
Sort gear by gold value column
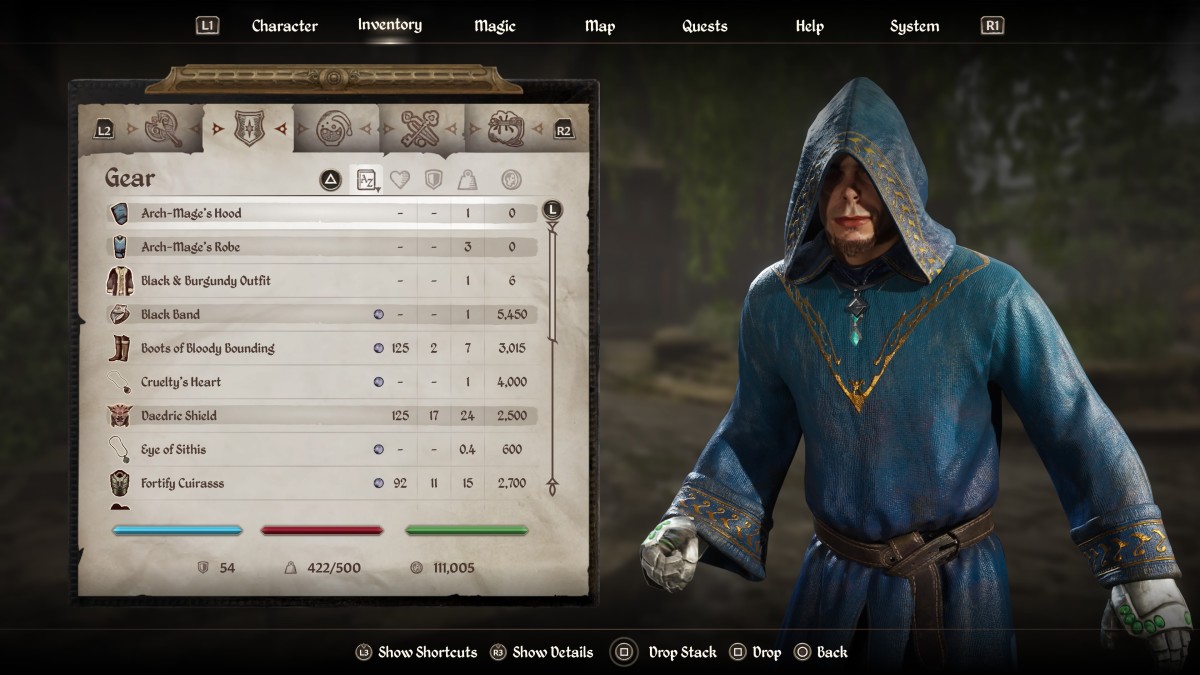(511, 180)
